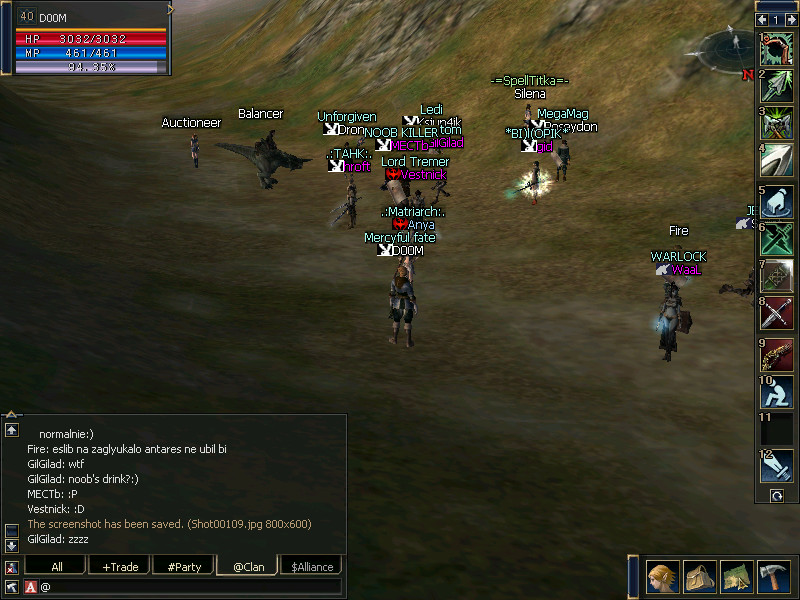The height and width of the screenshot is (600, 800).
Task: Open the map scroll icon
Action: 736,577
